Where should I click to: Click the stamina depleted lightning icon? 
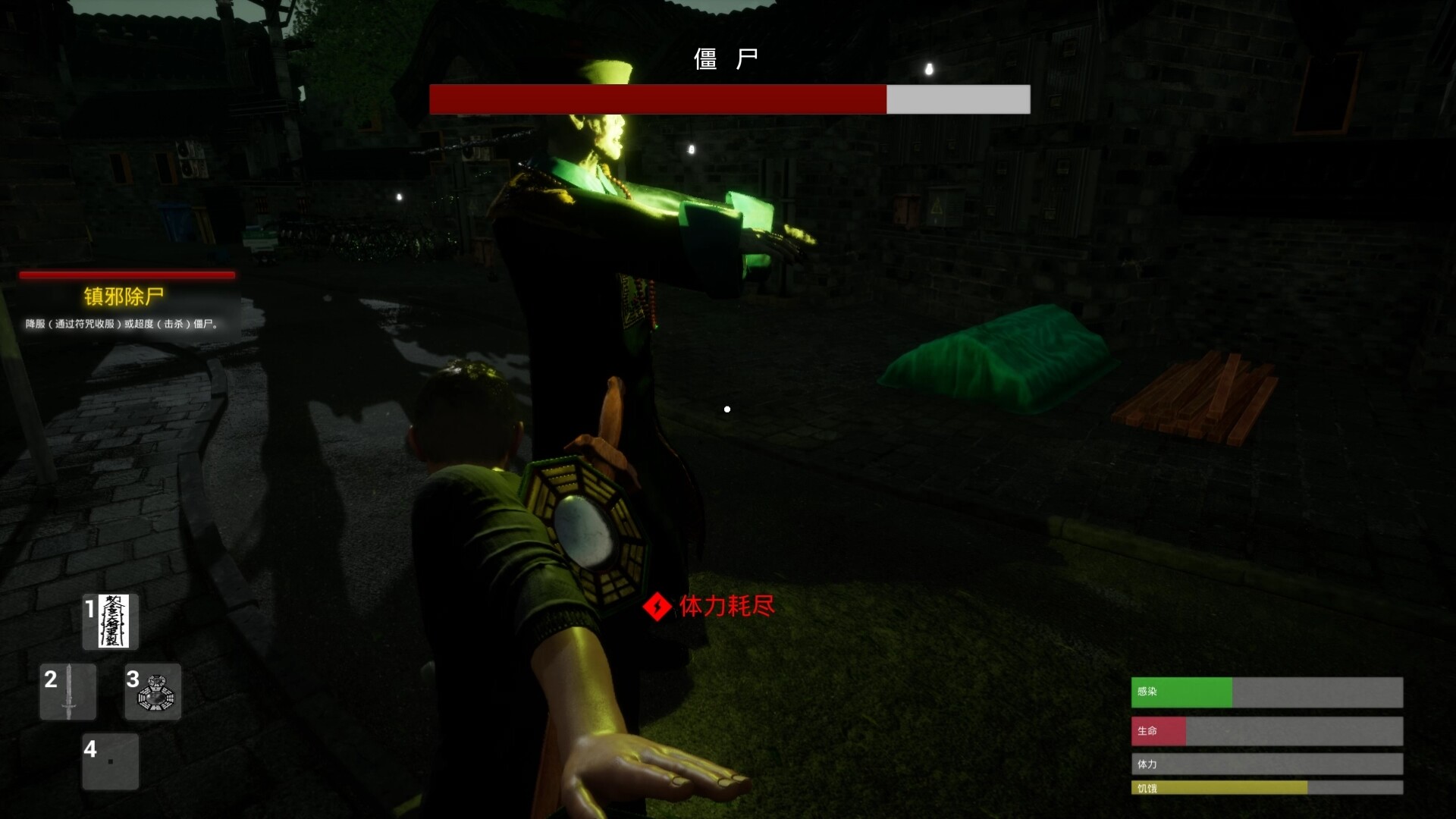click(657, 607)
